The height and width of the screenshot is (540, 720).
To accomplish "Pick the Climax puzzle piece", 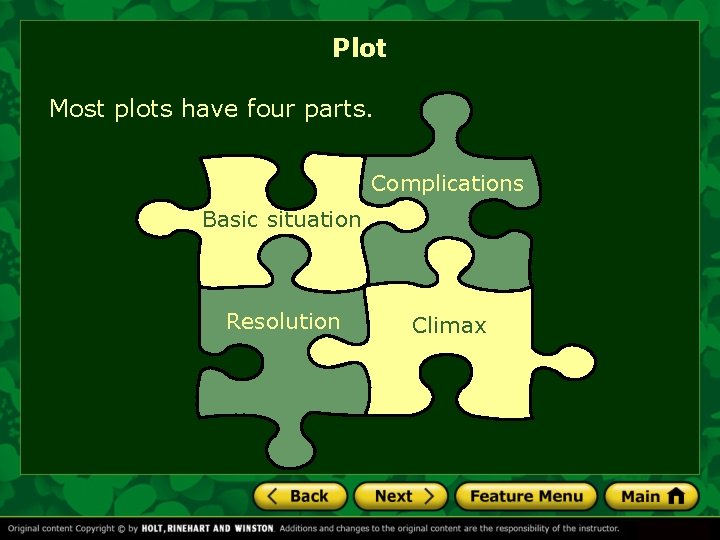I will [449, 326].
